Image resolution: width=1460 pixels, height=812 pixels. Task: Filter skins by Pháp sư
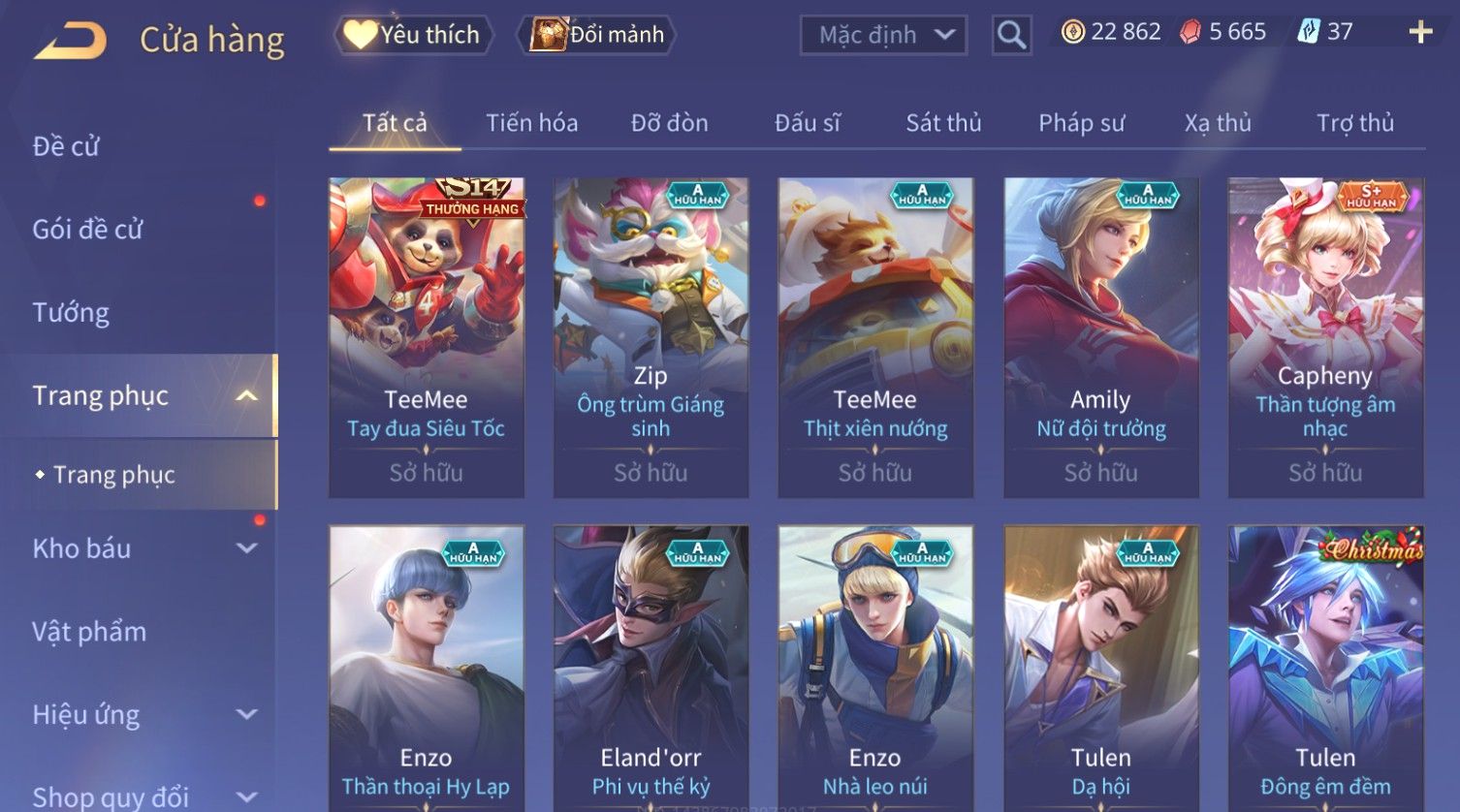pos(1081,123)
